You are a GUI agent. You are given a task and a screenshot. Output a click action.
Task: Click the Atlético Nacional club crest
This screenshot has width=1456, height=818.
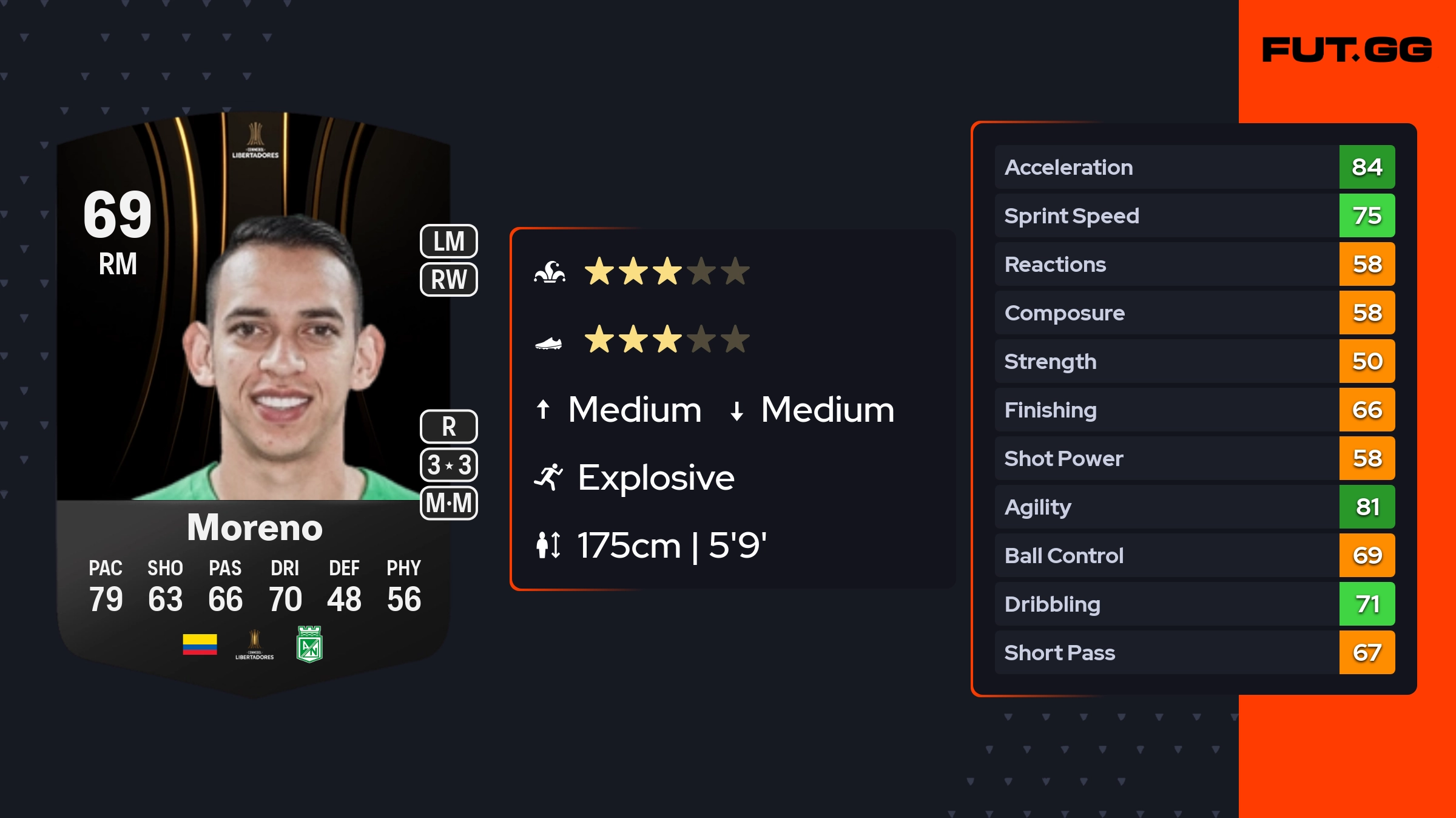pos(309,644)
